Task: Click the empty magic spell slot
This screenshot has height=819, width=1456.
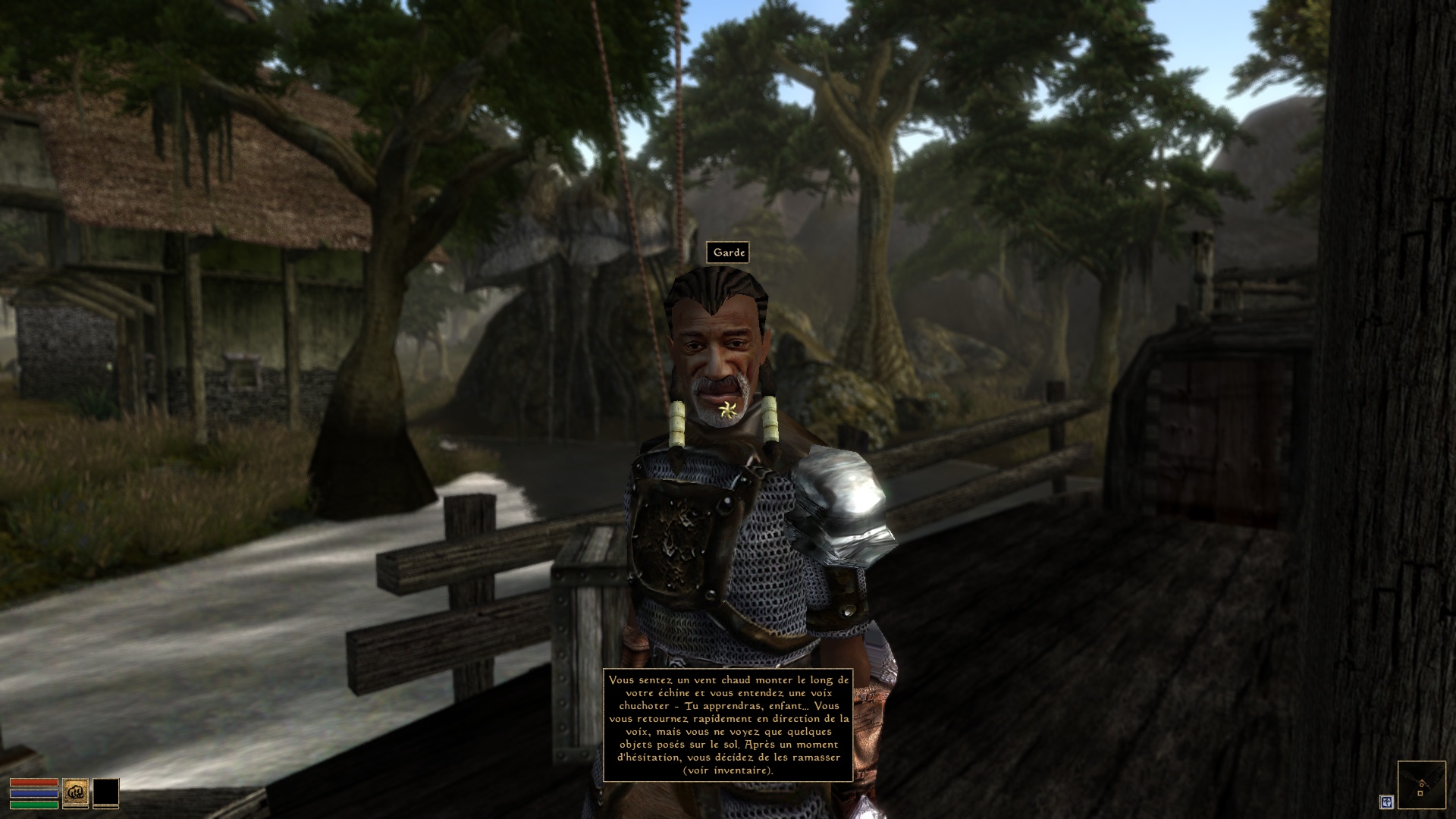Action: click(106, 792)
